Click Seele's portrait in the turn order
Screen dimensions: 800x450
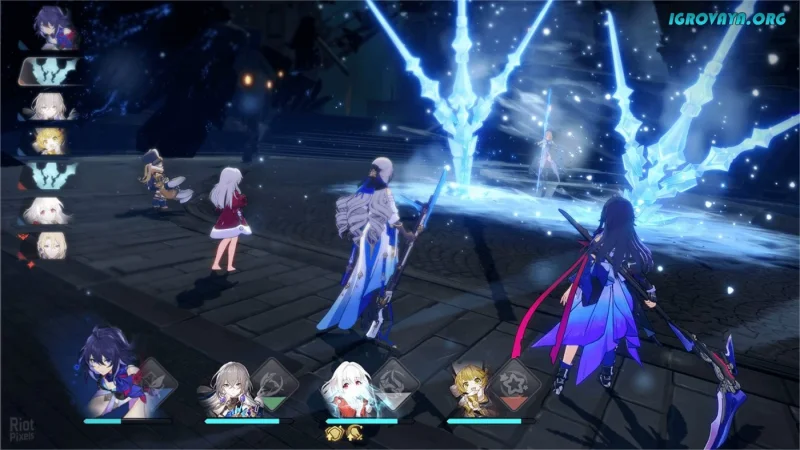pos(47,27)
